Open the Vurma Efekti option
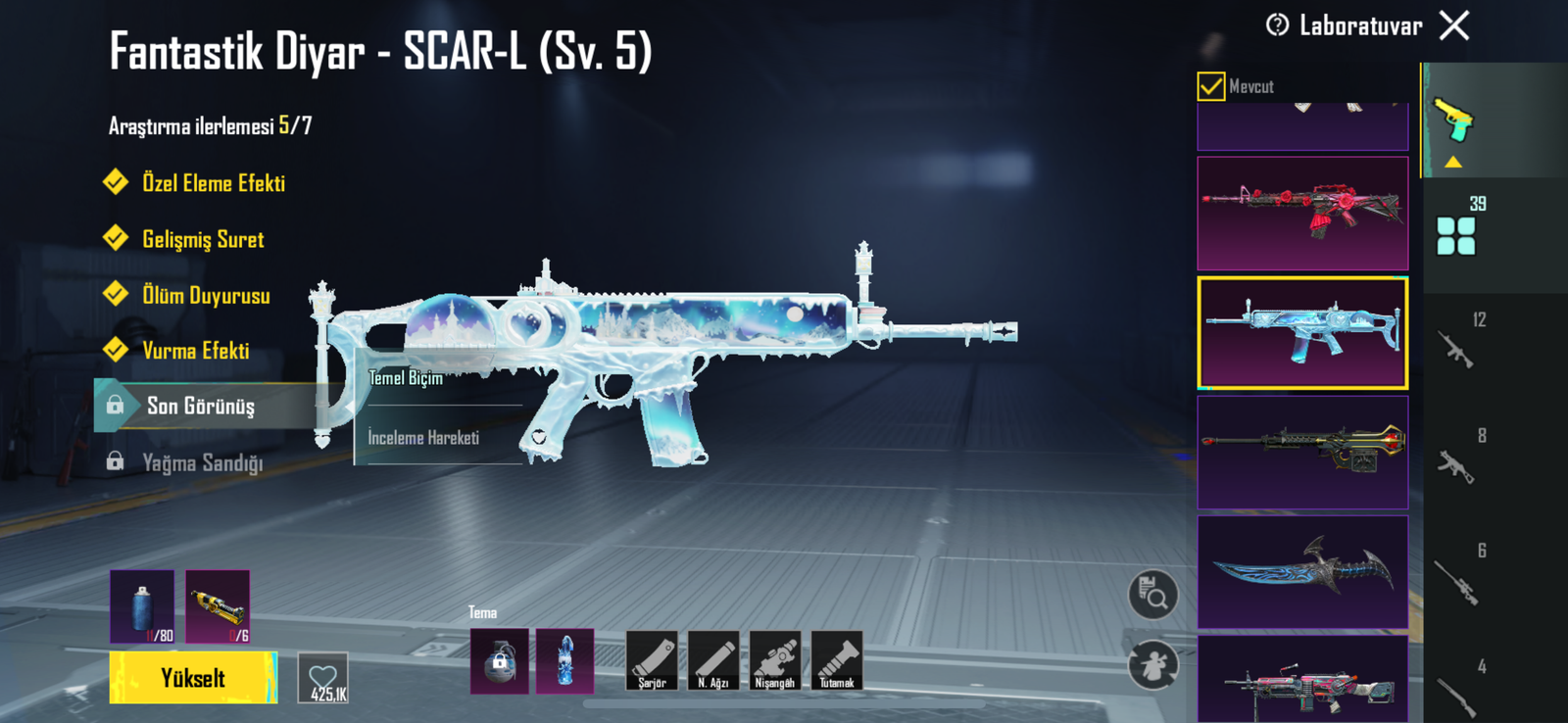Viewport: 1568px width, 723px height. (x=195, y=351)
